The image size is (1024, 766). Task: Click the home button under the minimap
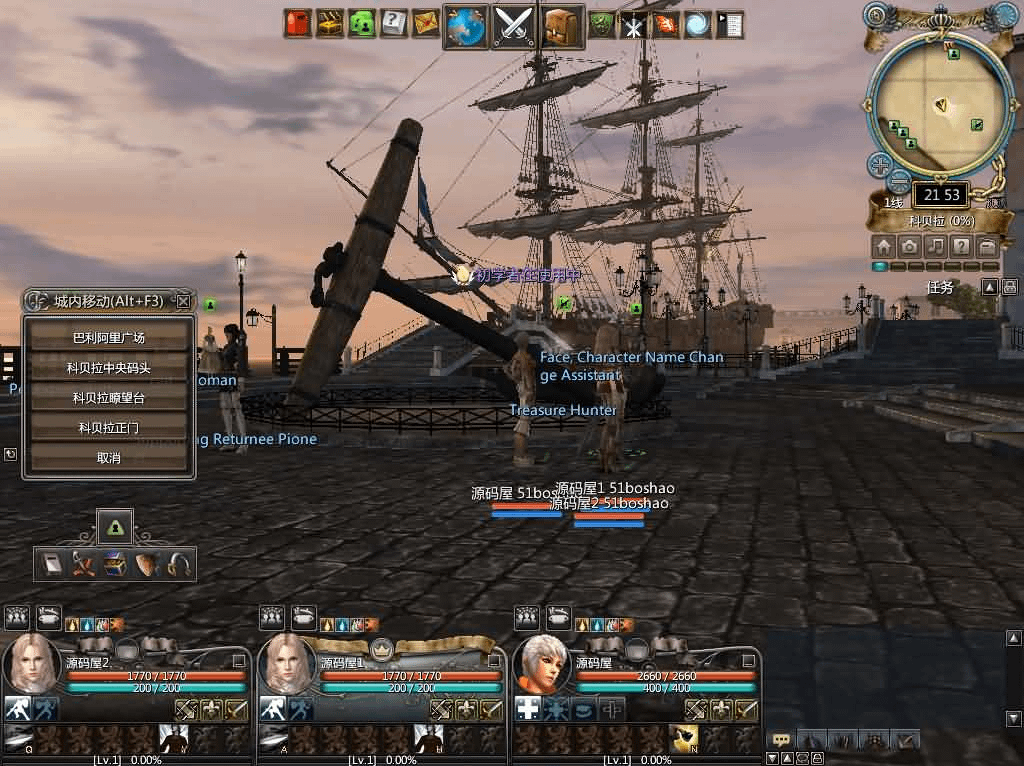(883, 246)
